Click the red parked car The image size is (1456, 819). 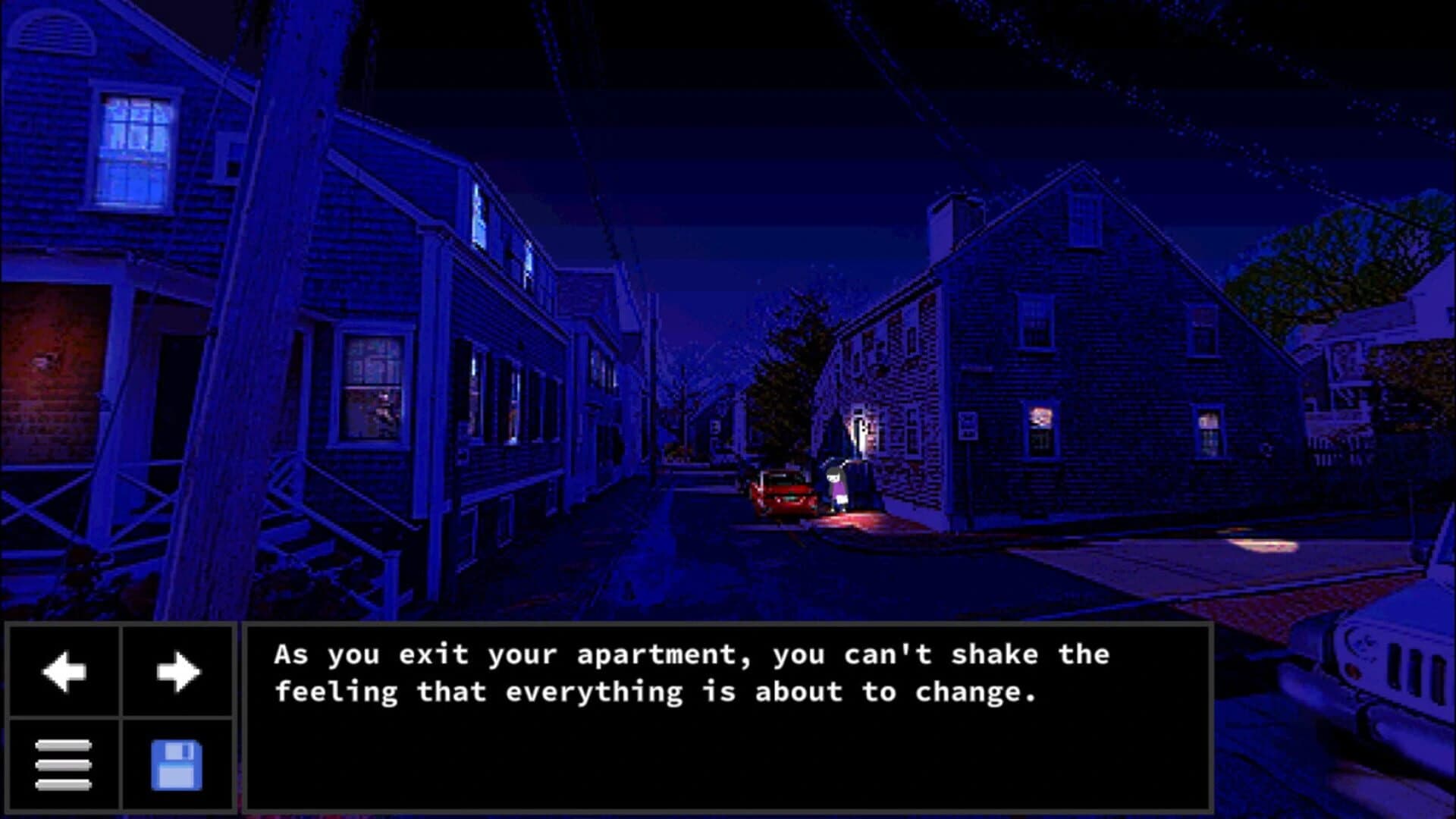pyautogui.click(x=785, y=497)
